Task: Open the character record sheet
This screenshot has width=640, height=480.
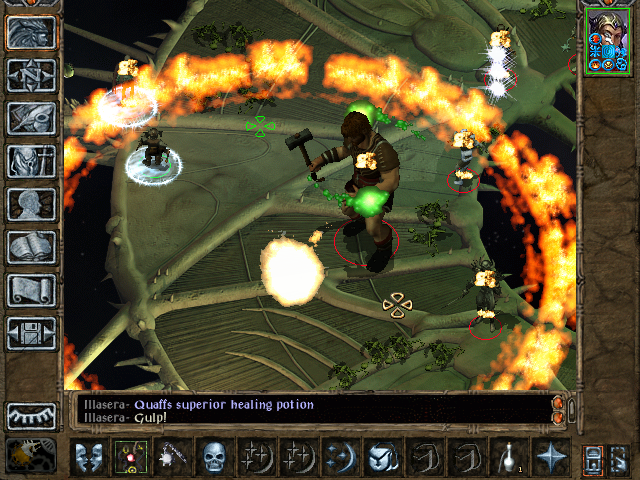Action: click(x=31, y=204)
